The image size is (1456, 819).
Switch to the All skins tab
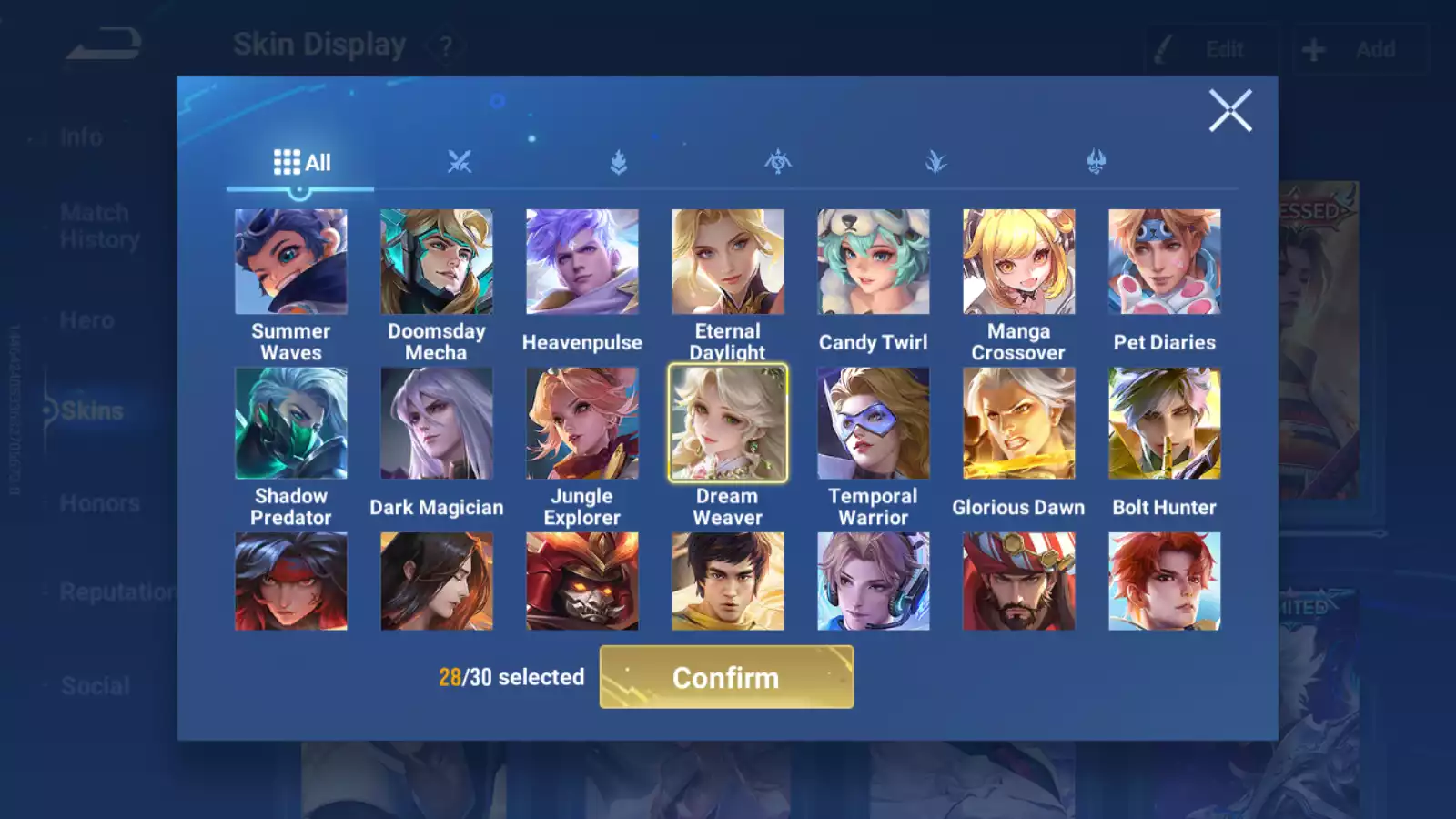point(300,162)
